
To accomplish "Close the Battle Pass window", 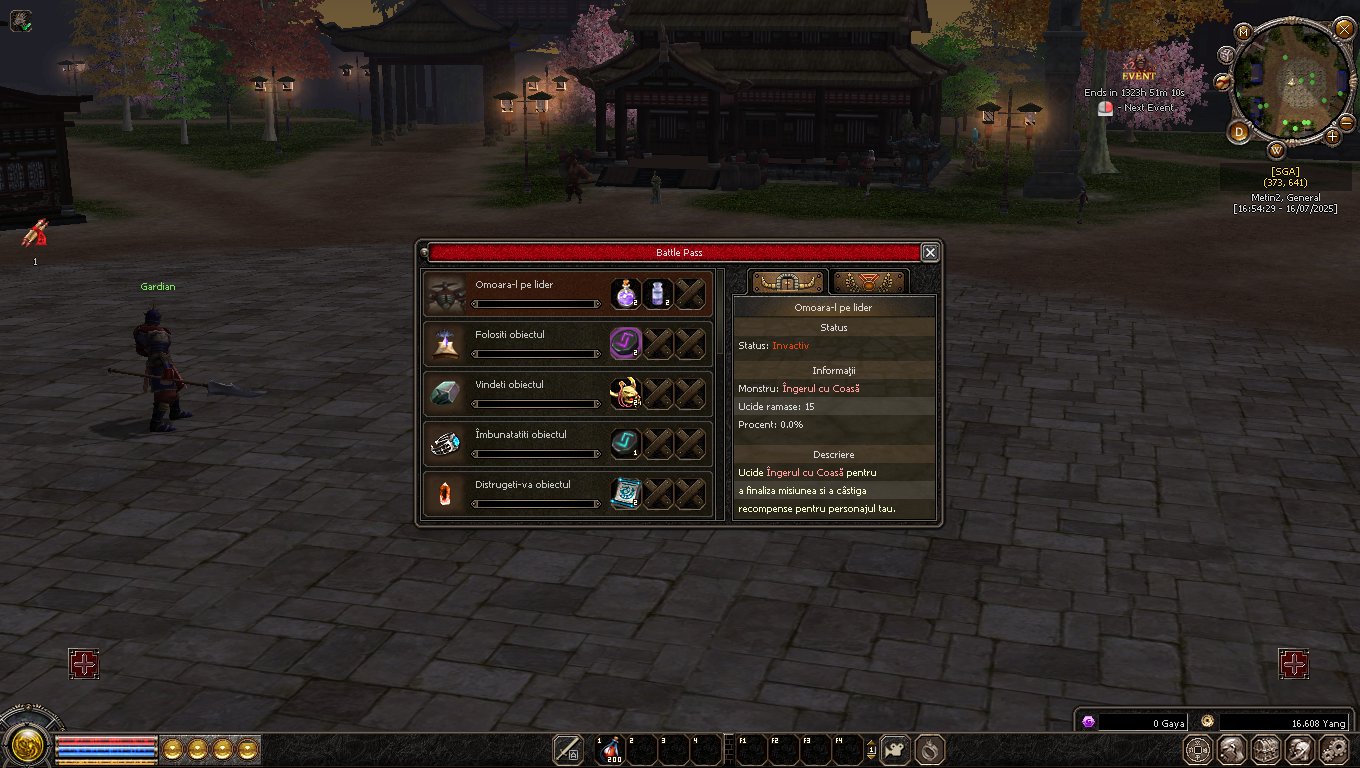I will 930,252.
